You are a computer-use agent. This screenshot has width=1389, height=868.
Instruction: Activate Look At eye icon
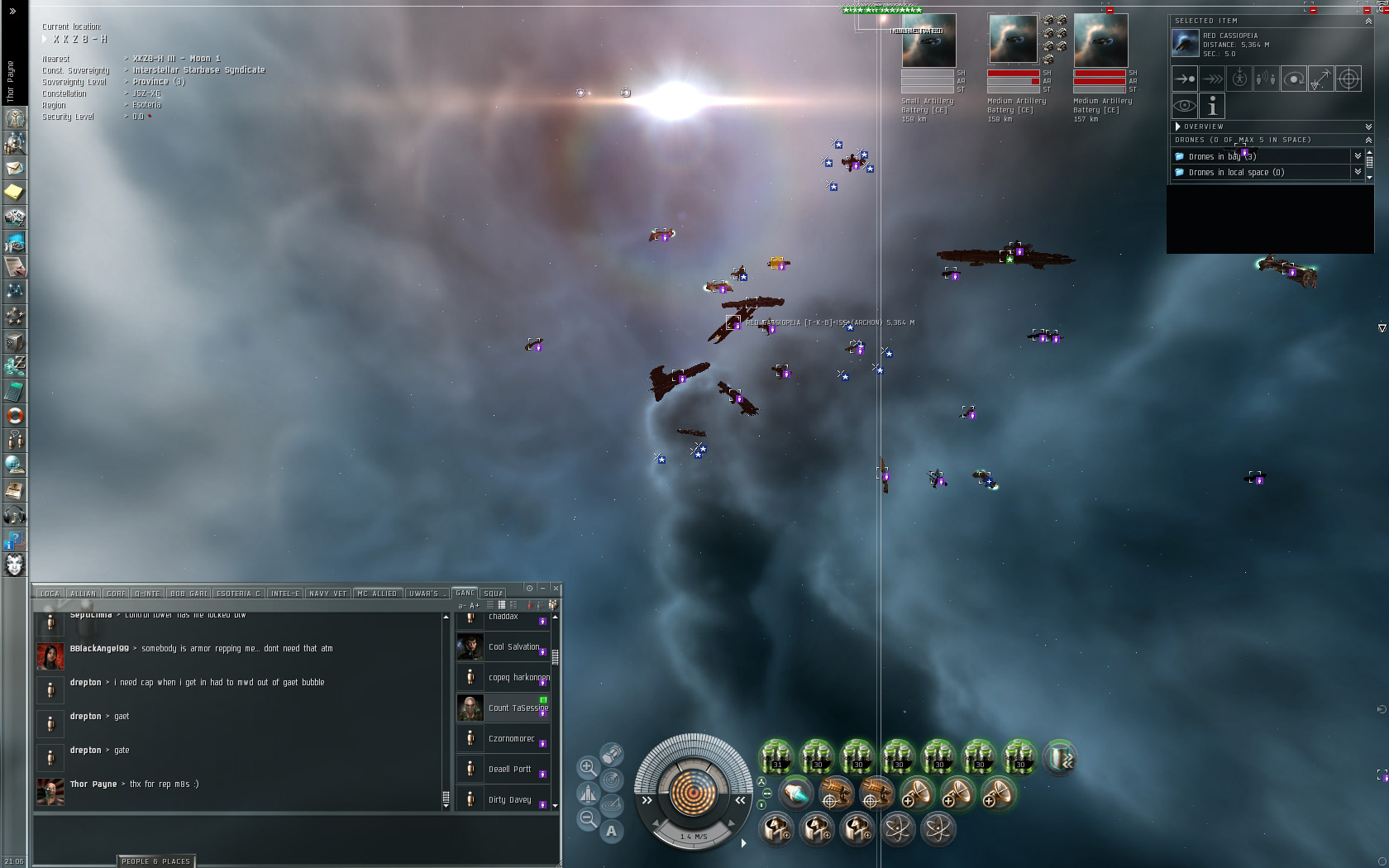pos(1184,106)
